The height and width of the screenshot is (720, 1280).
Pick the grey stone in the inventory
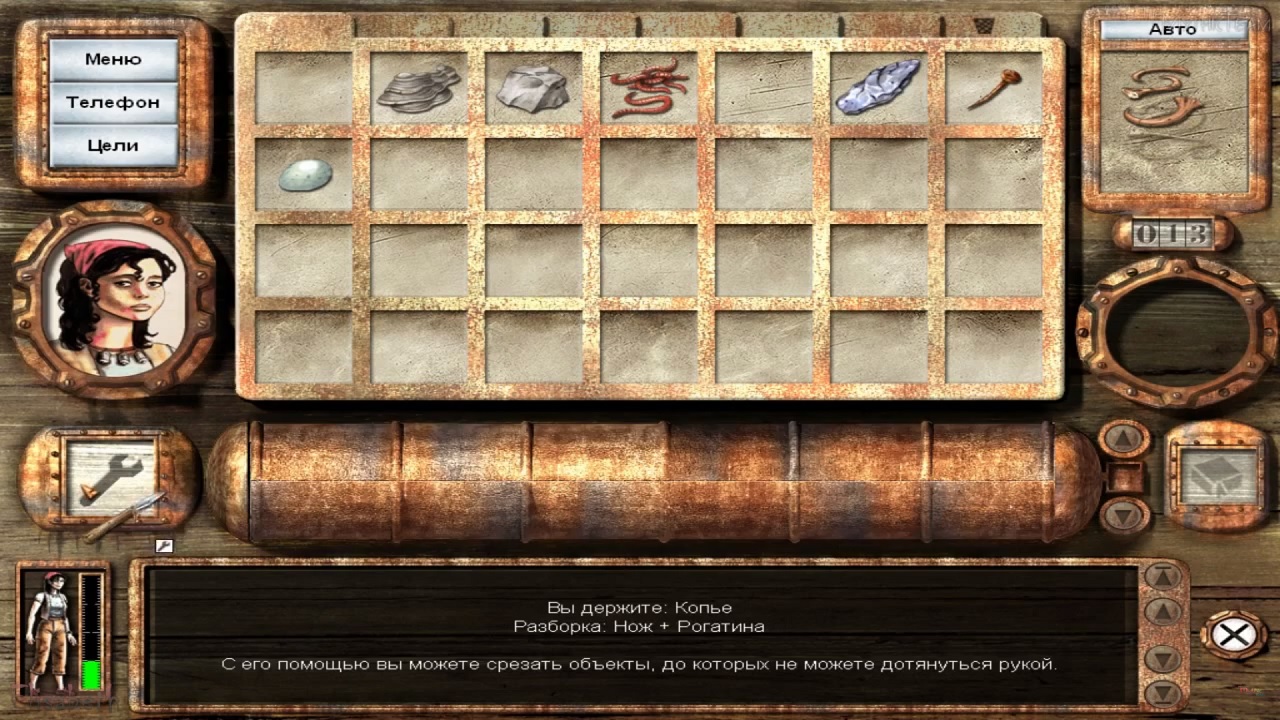pyautogui.click(x=532, y=87)
